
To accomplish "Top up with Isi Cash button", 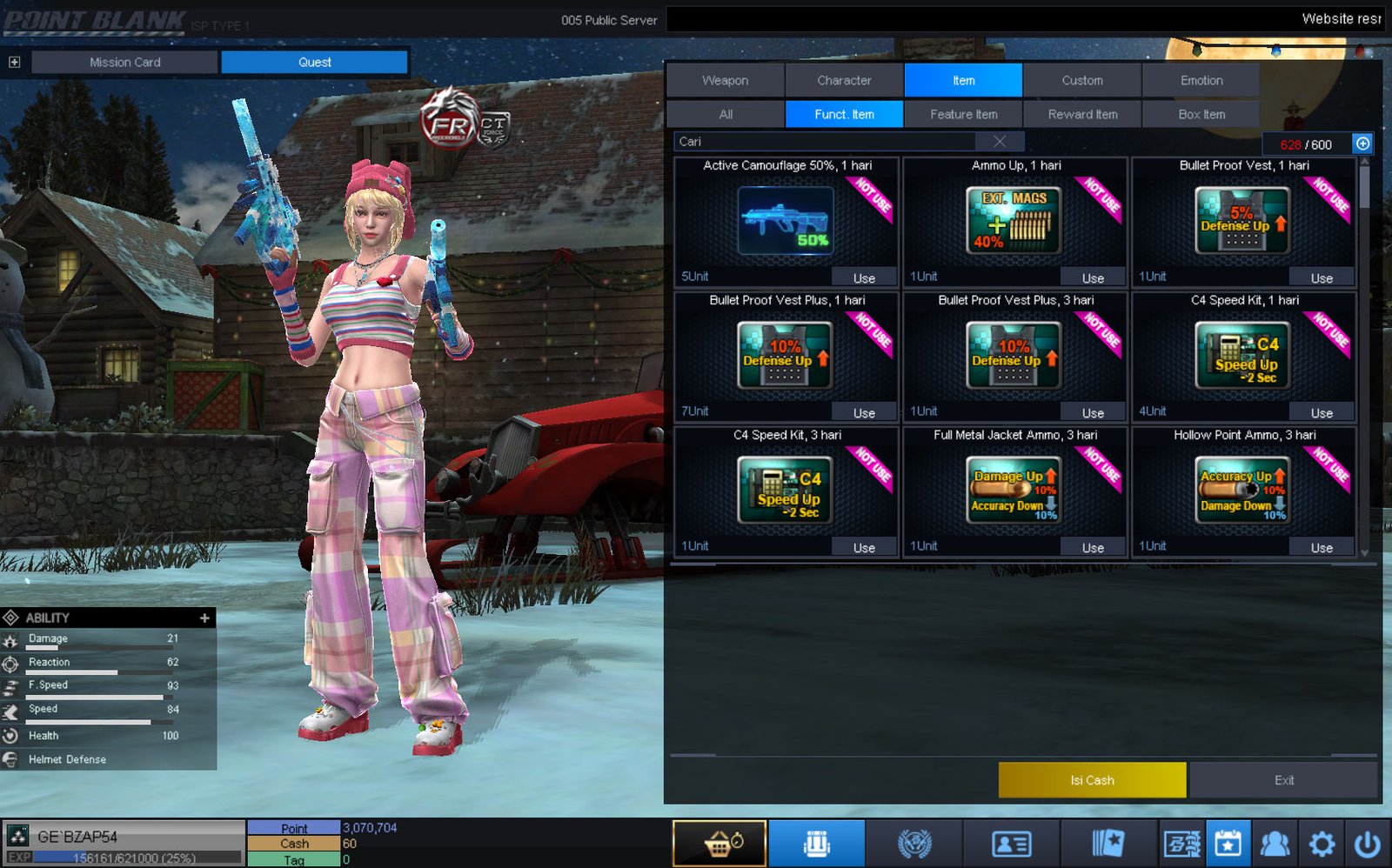I will (x=1092, y=780).
